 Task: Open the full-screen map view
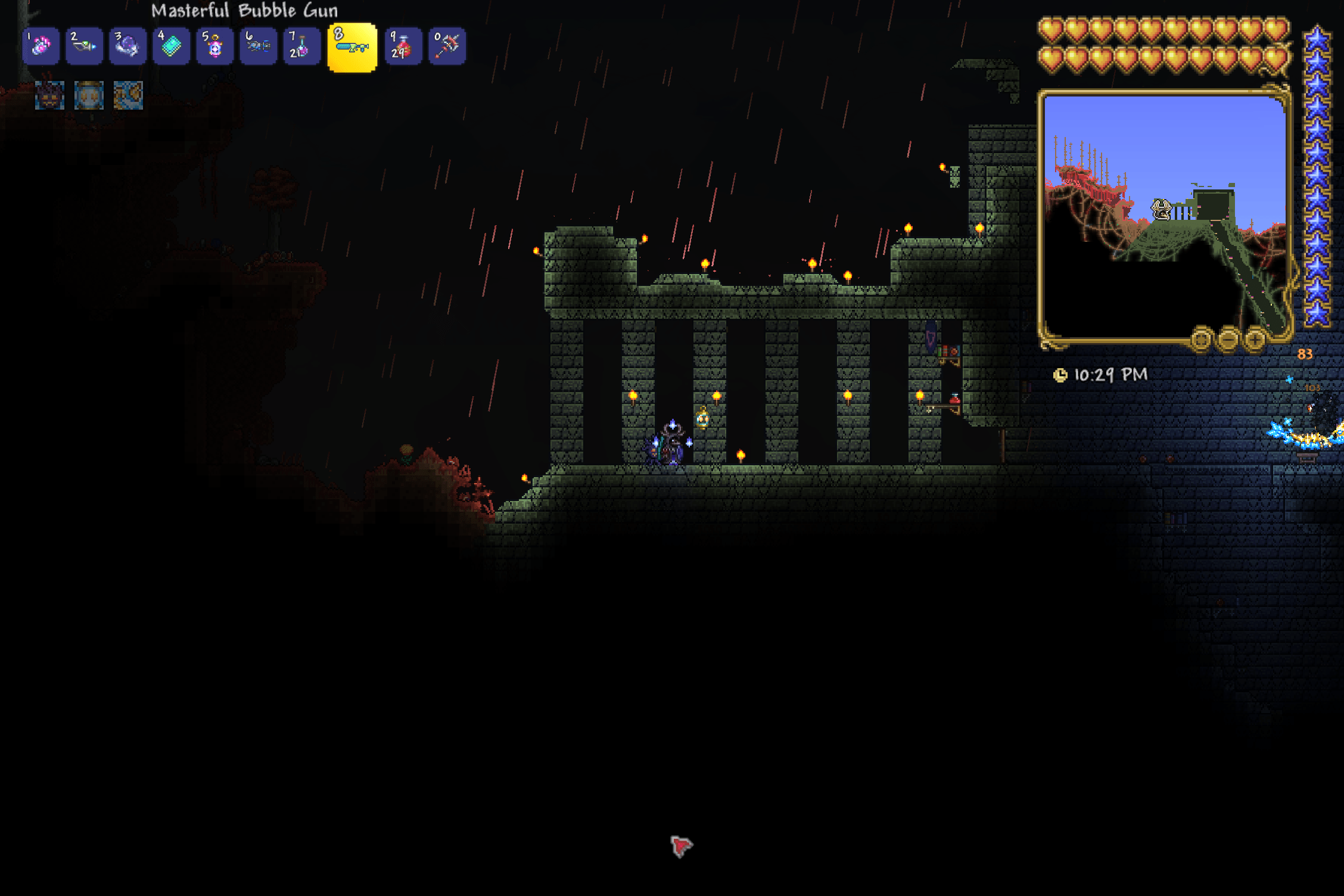pos(1200,341)
